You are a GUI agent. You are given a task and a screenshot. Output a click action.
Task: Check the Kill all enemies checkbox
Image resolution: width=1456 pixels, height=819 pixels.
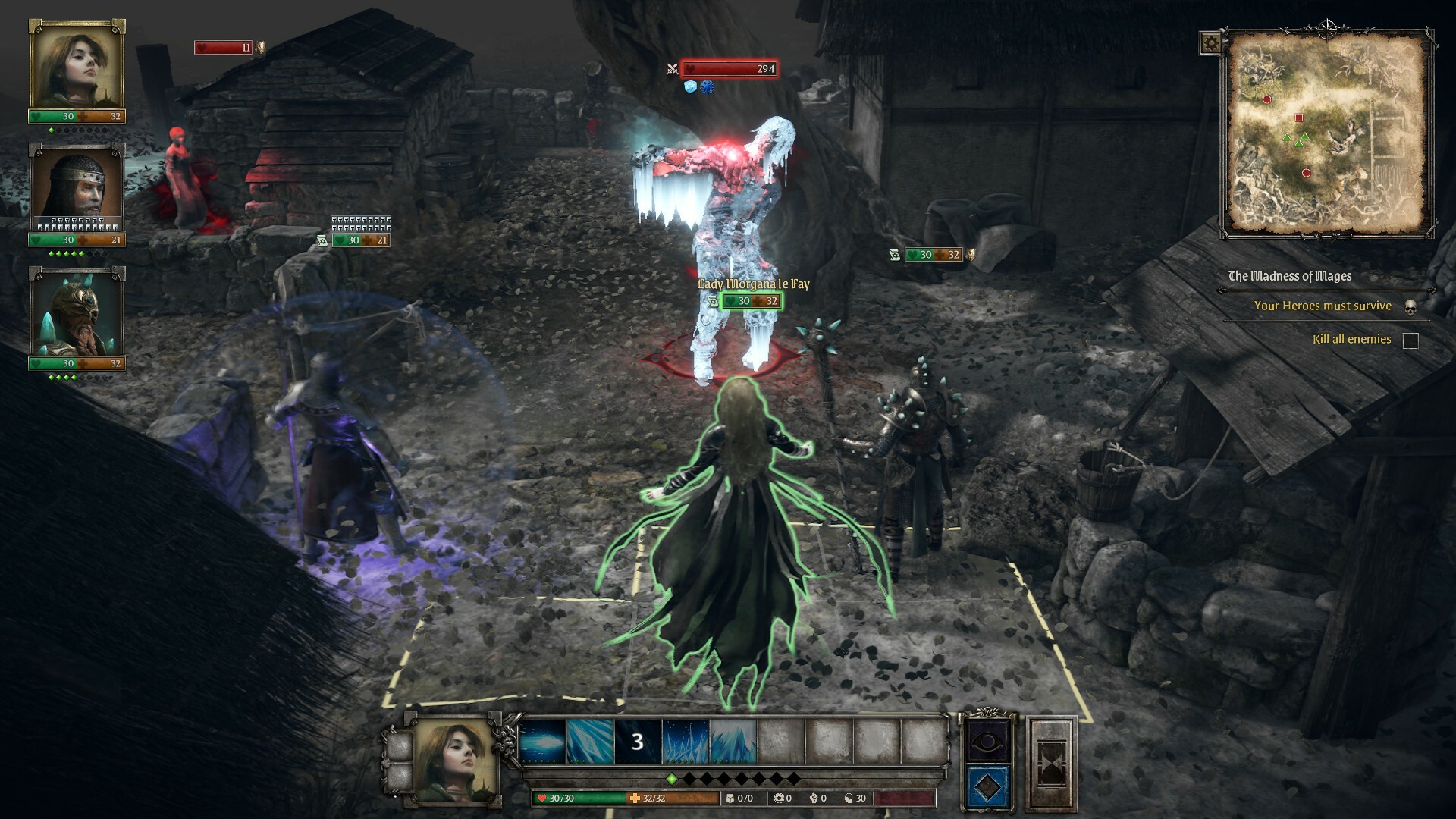tap(1411, 339)
